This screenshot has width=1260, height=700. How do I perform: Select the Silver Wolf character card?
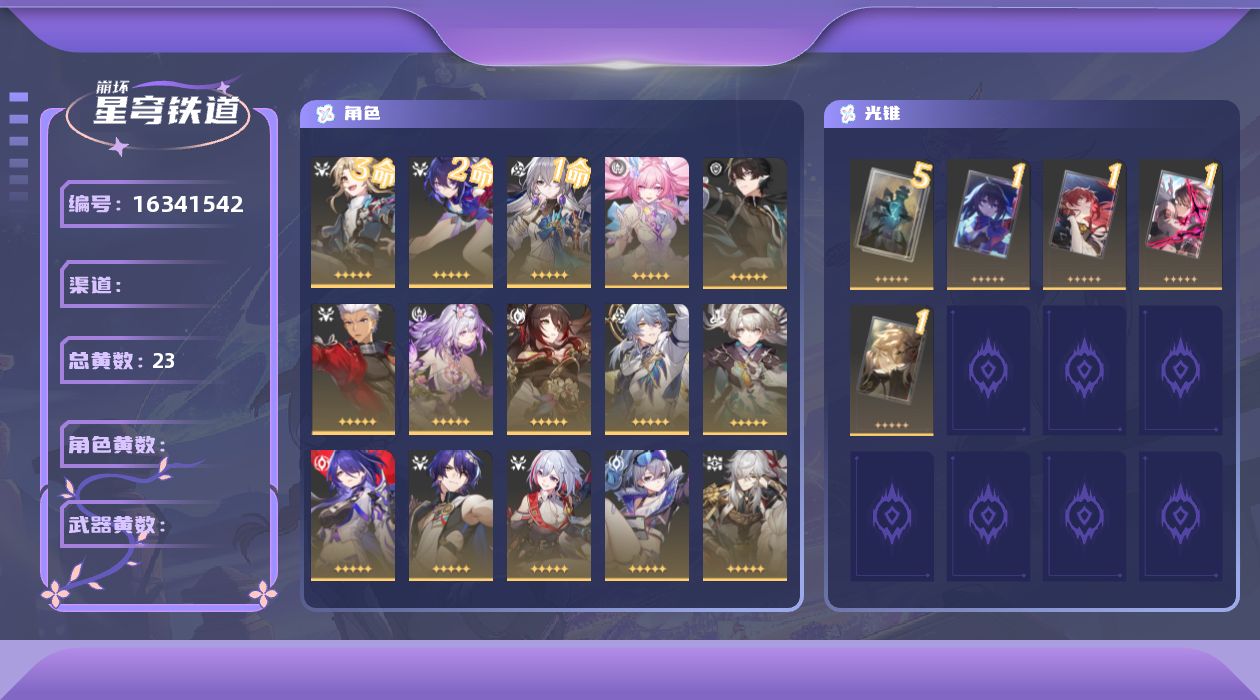647,515
